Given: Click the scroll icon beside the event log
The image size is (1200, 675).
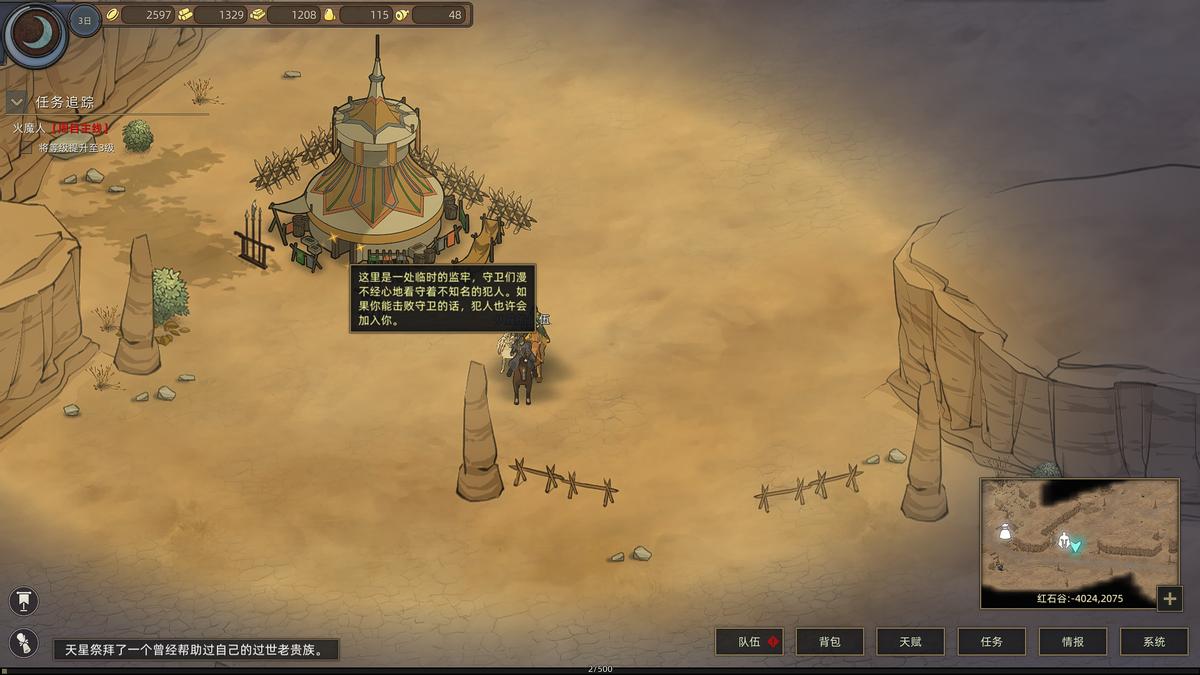Looking at the screenshot, I should pyautogui.click(x=23, y=643).
